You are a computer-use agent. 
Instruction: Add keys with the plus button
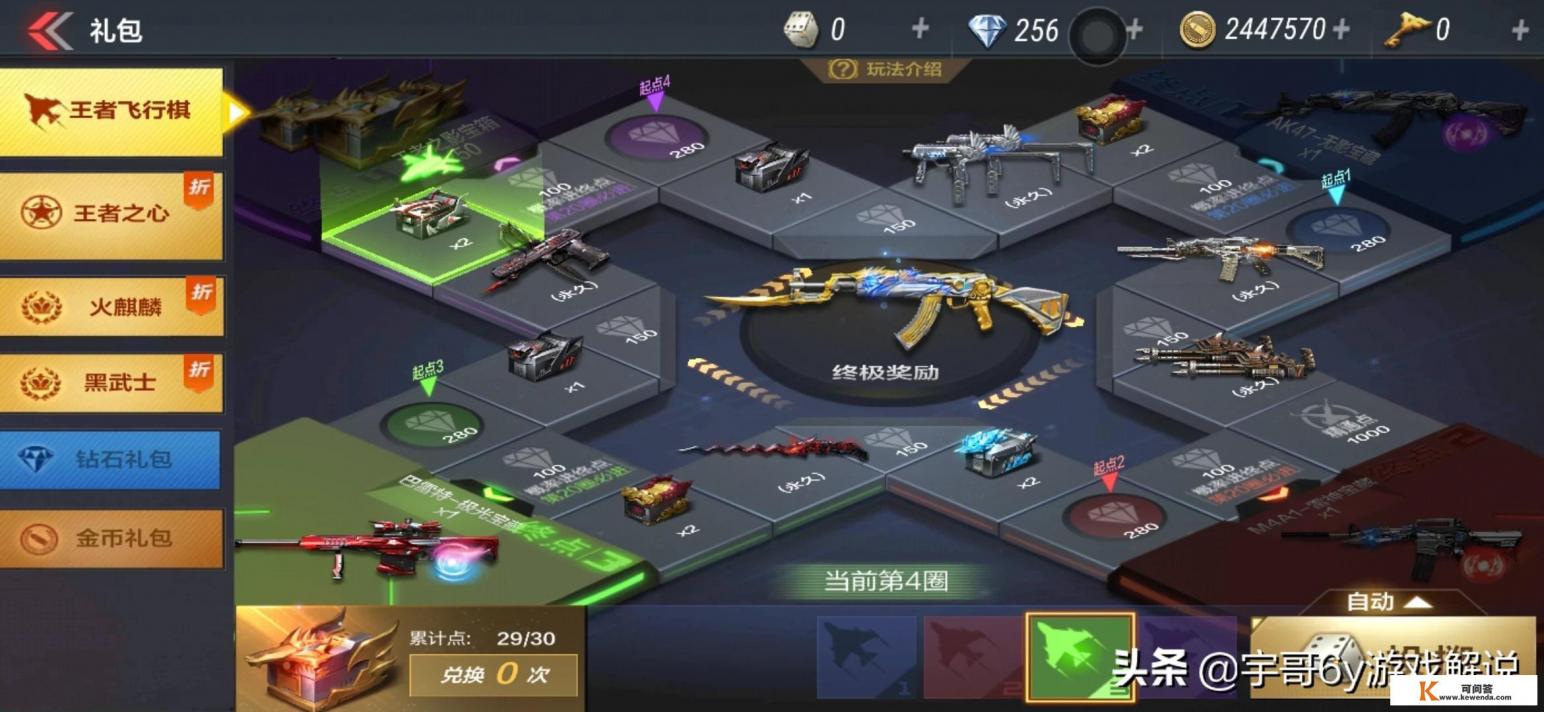1520,30
